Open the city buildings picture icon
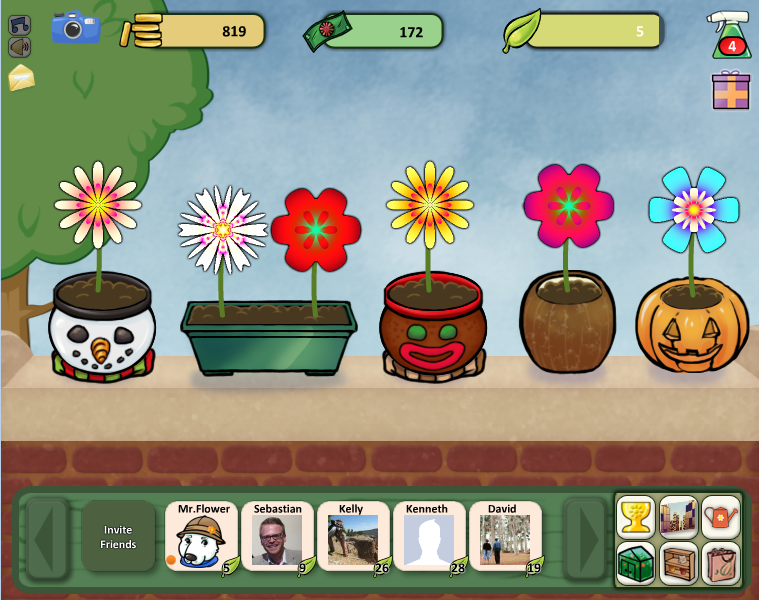Screen dimensions: 759x600 679,516
